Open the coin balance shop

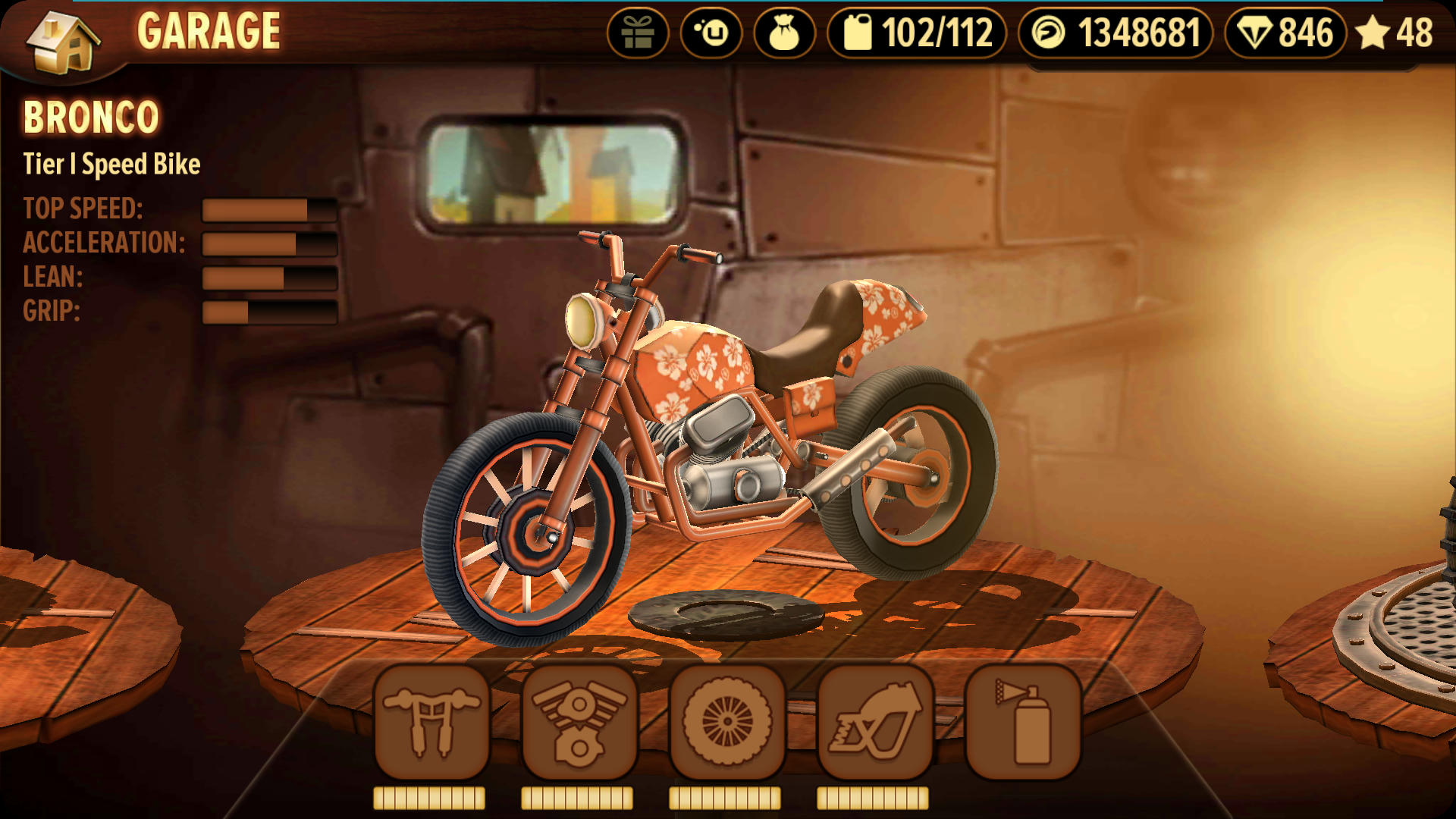point(1115,33)
